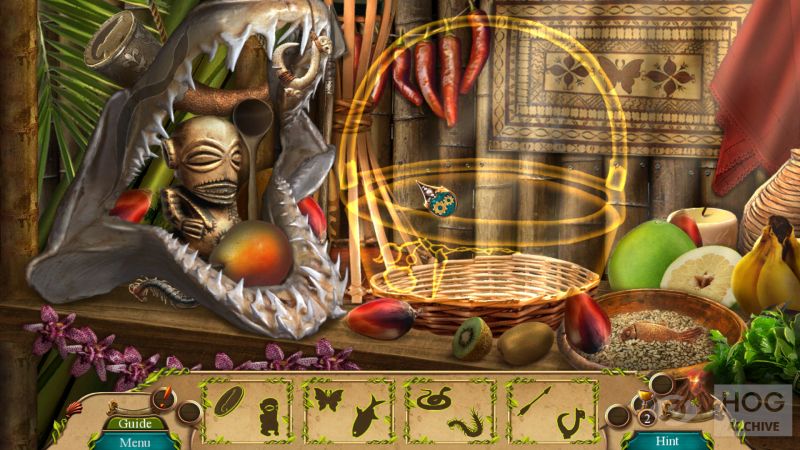Select the butterfly silhouette
The width and height of the screenshot is (800, 450).
pyautogui.click(x=329, y=398)
